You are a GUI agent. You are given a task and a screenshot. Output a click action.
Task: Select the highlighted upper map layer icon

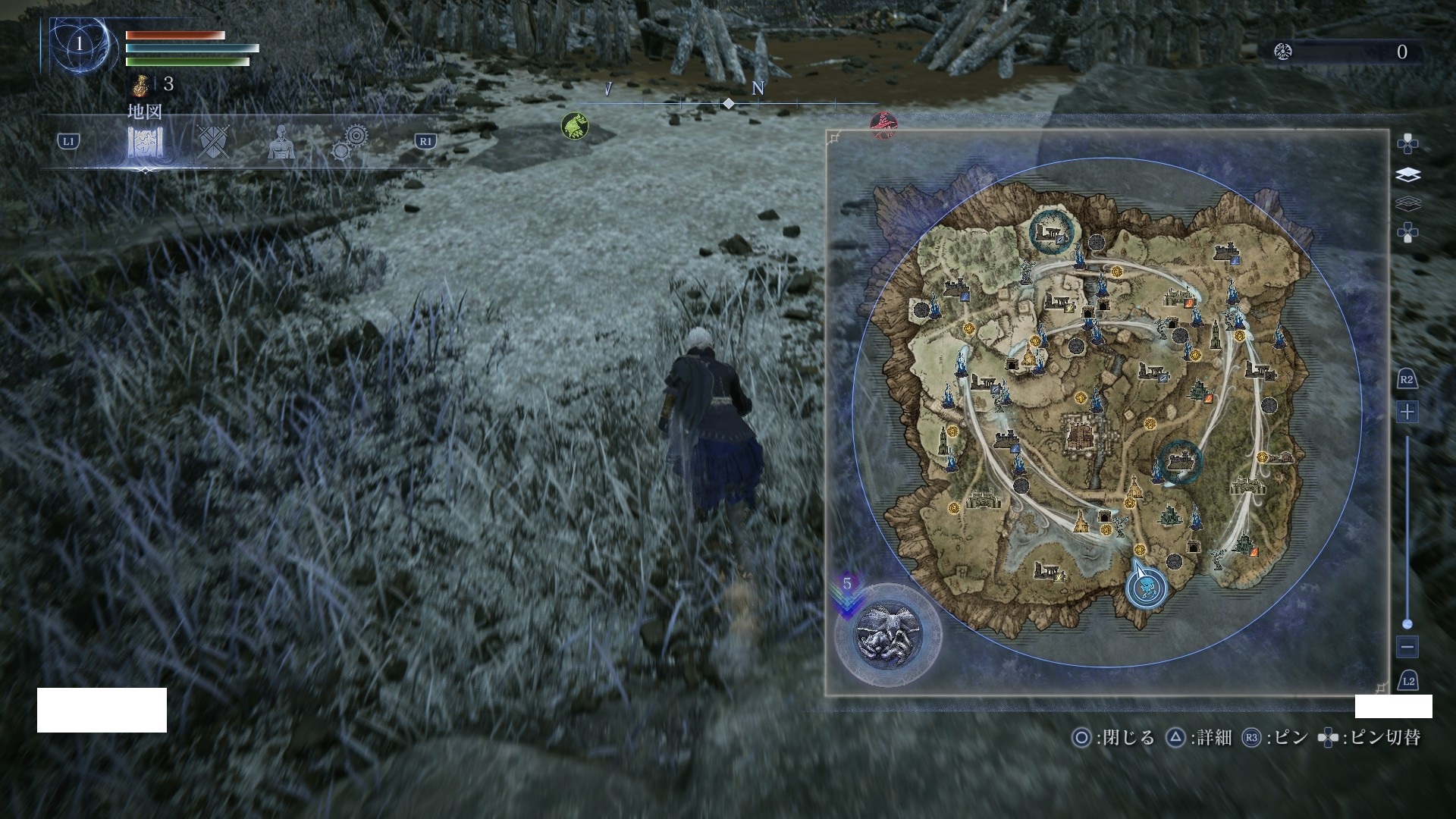[x=1407, y=175]
